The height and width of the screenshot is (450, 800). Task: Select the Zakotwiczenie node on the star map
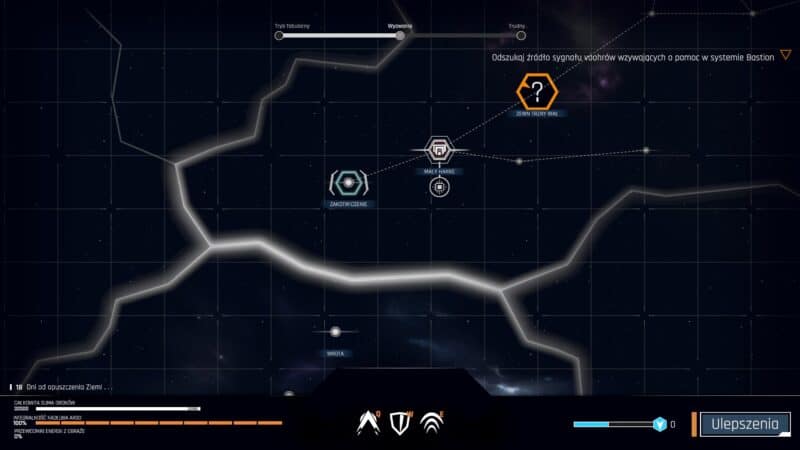point(348,183)
